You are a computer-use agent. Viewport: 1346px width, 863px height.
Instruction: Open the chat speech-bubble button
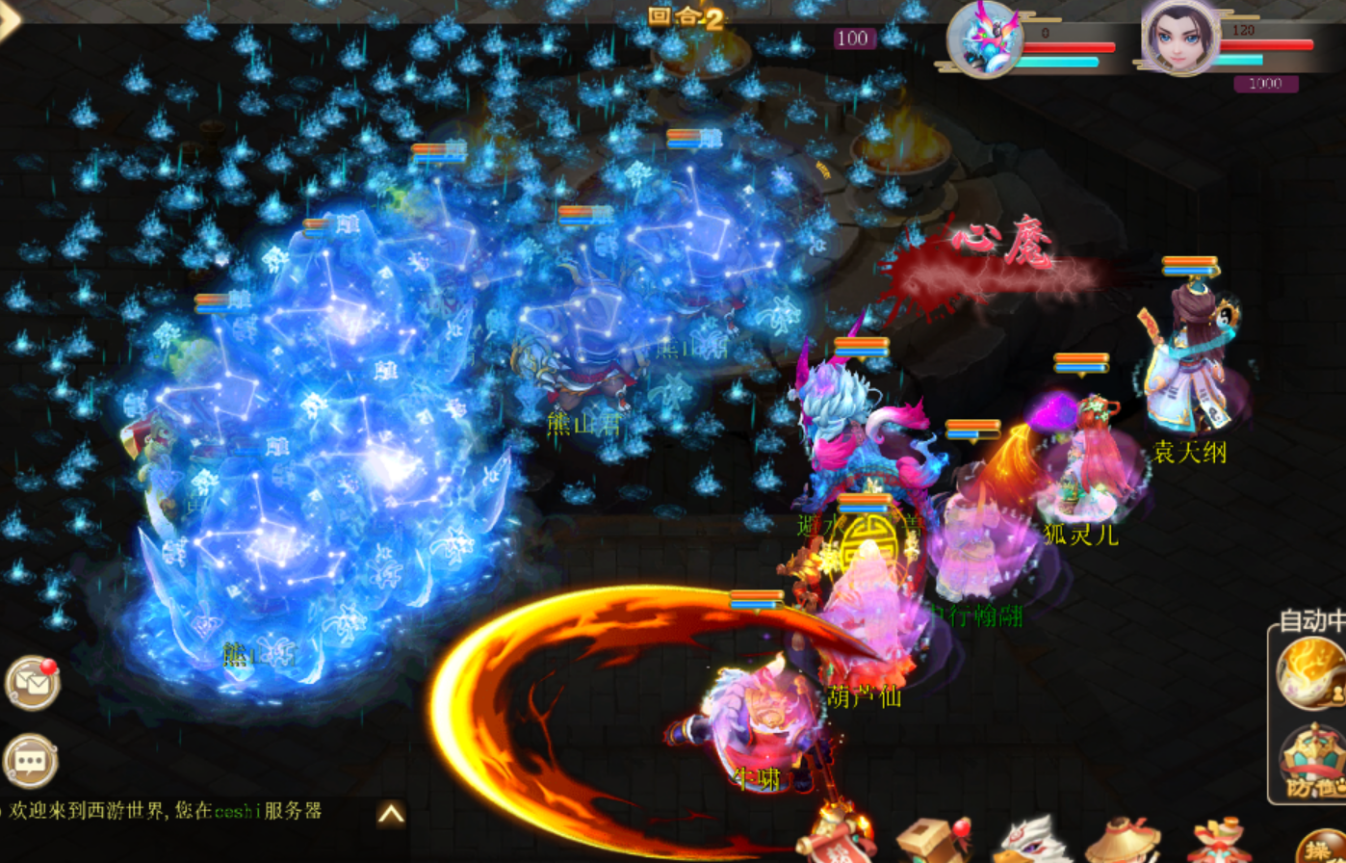click(30, 761)
